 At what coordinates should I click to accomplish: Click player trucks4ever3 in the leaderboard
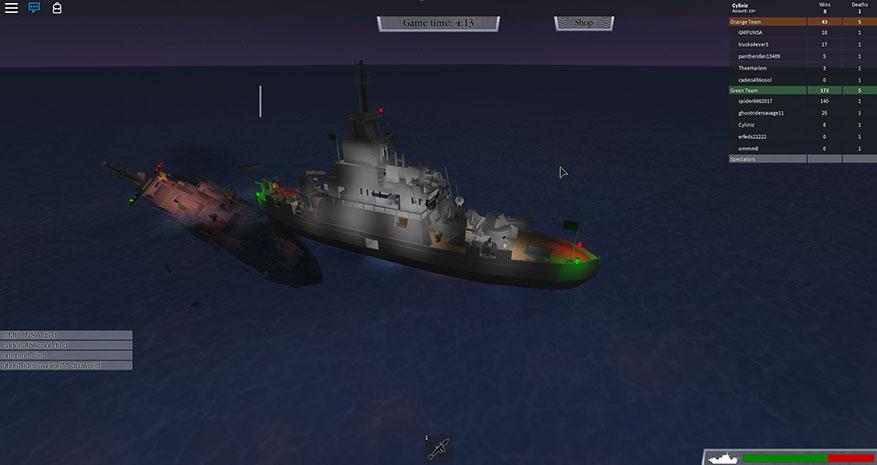[755, 45]
